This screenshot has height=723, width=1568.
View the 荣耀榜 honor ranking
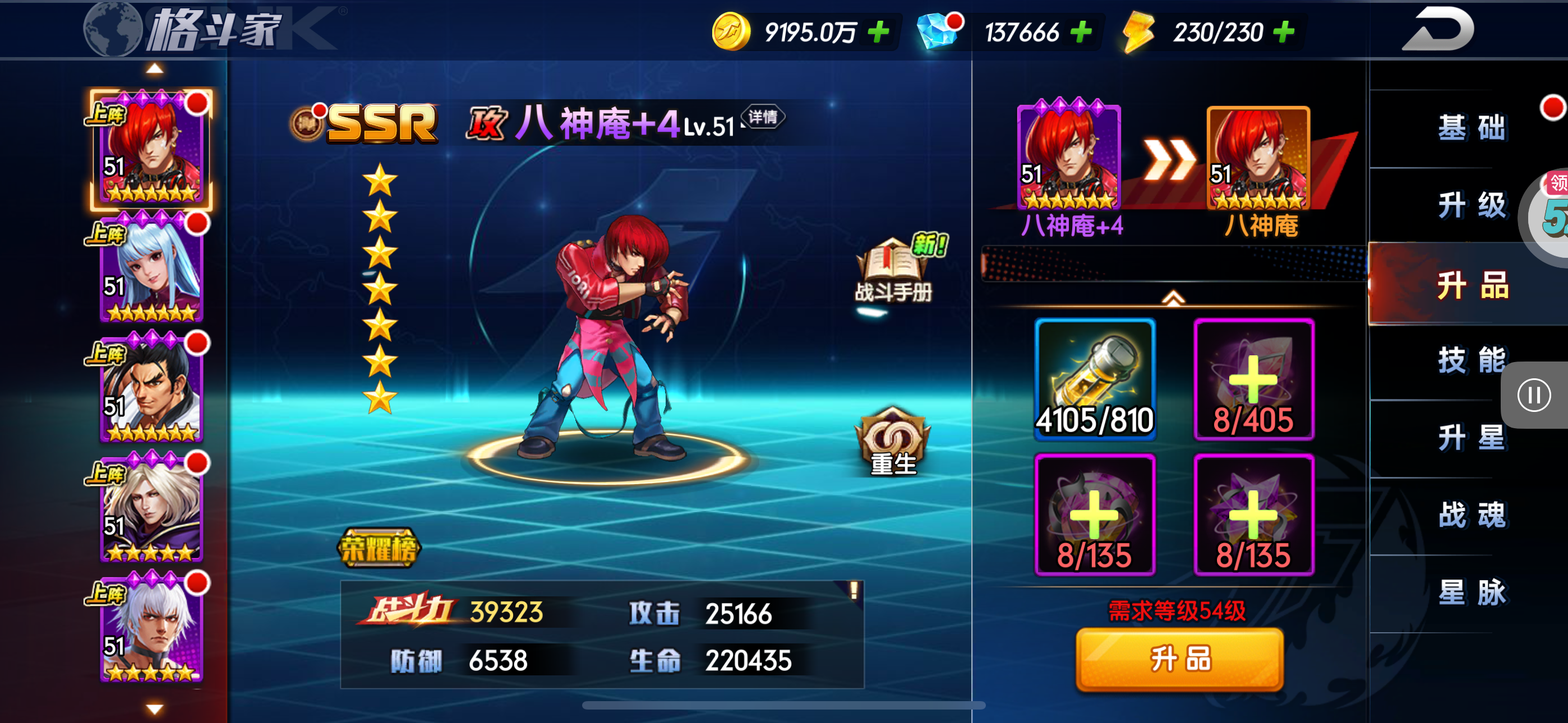click(x=379, y=548)
